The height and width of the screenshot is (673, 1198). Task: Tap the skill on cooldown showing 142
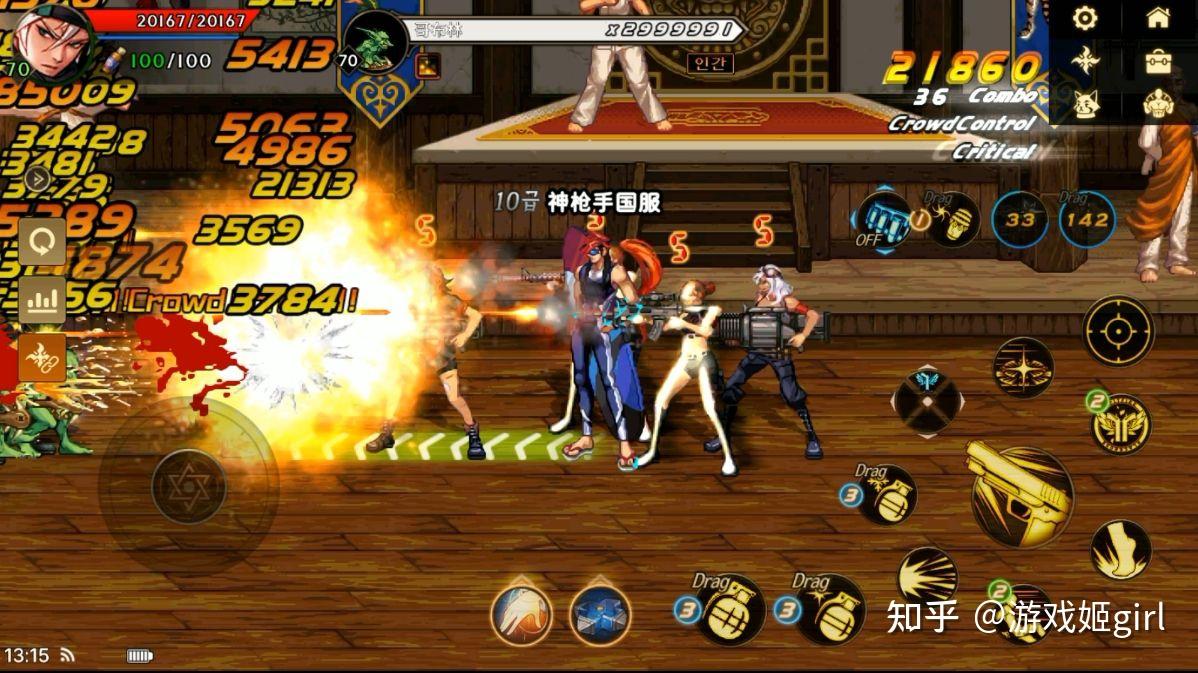1087,219
